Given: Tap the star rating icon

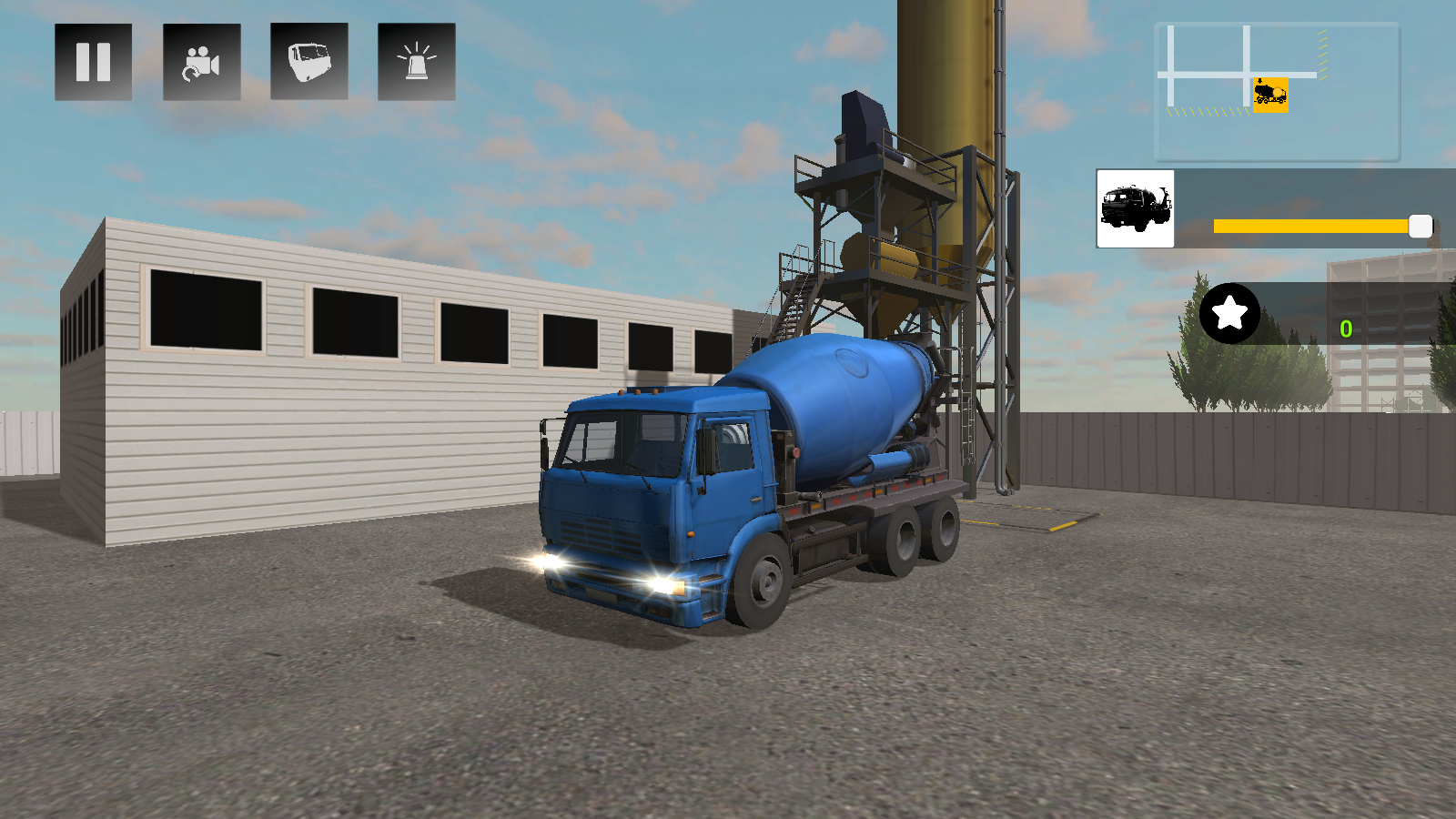Looking at the screenshot, I should click(x=1229, y=314).
